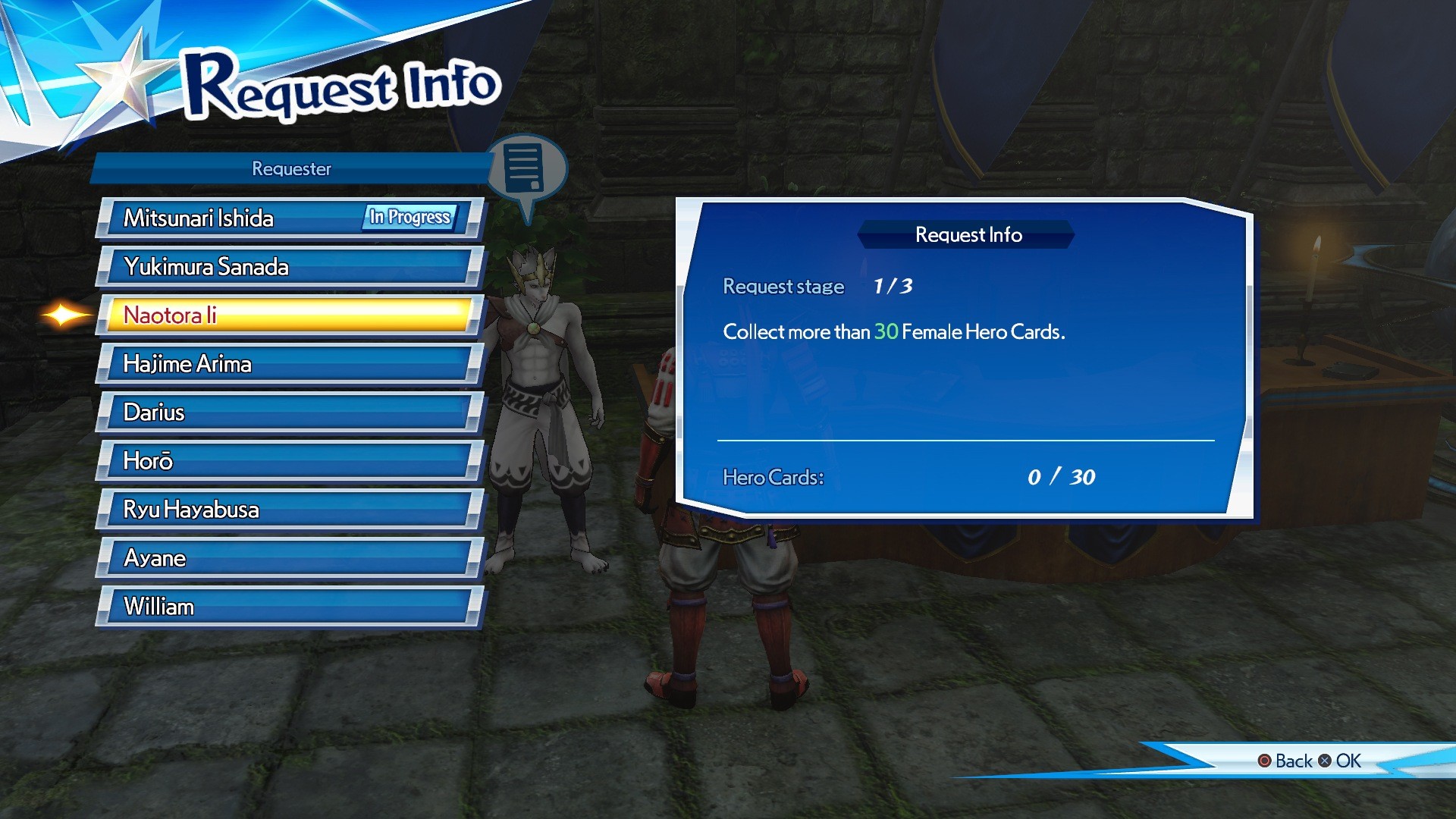Screen dimensions: 1456x819
Task: Pick Darius in the requester list
Action: [x=288, y=413]
